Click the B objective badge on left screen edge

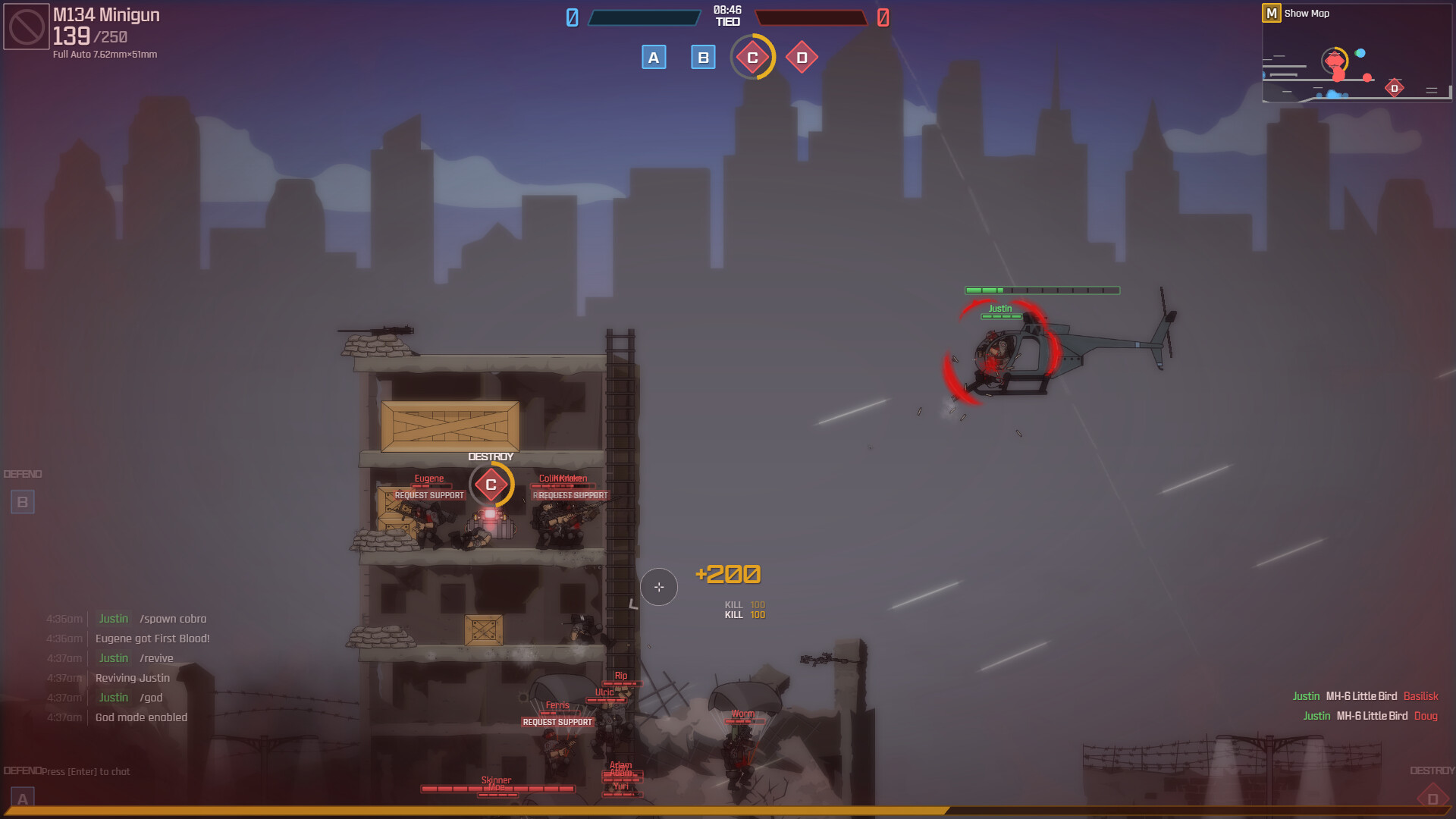click(x=22, y=501)
